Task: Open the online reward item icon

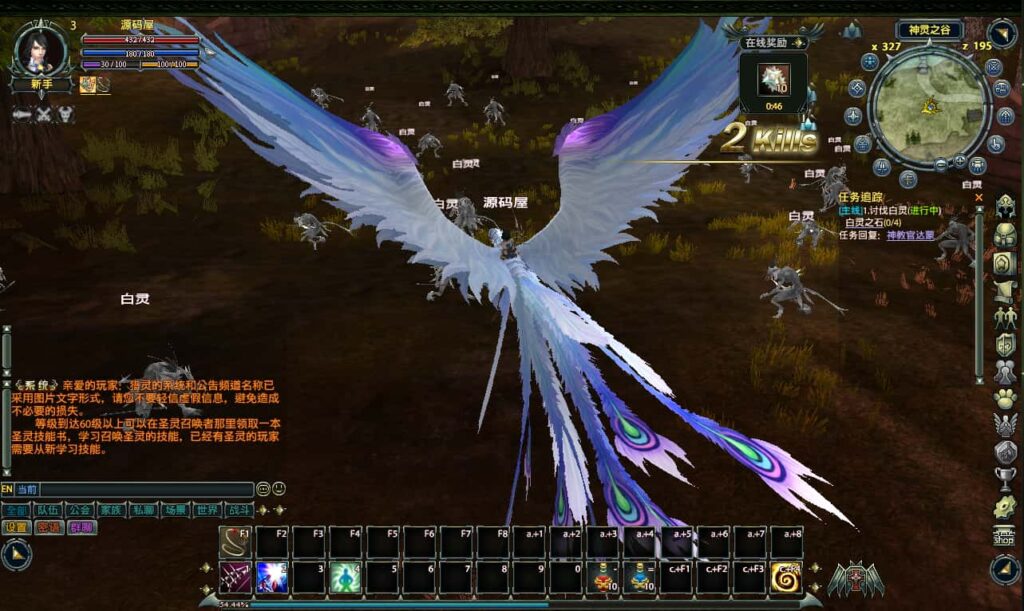Action: [x=774, y=79]
